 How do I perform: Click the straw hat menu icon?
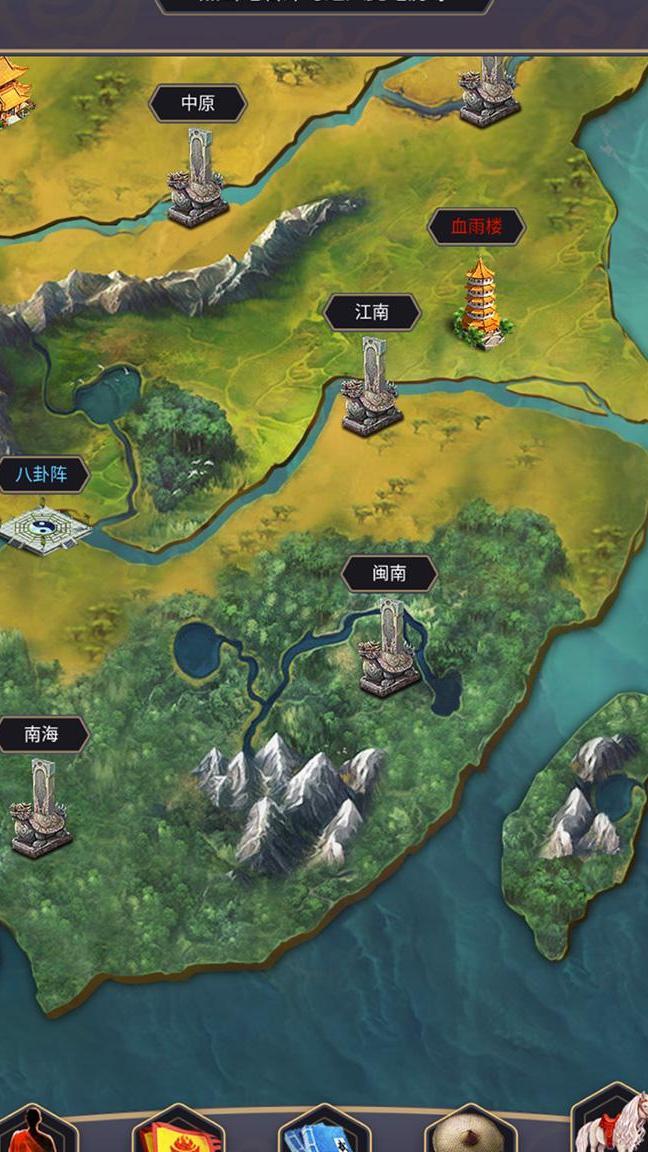[x=469, y=1133]
